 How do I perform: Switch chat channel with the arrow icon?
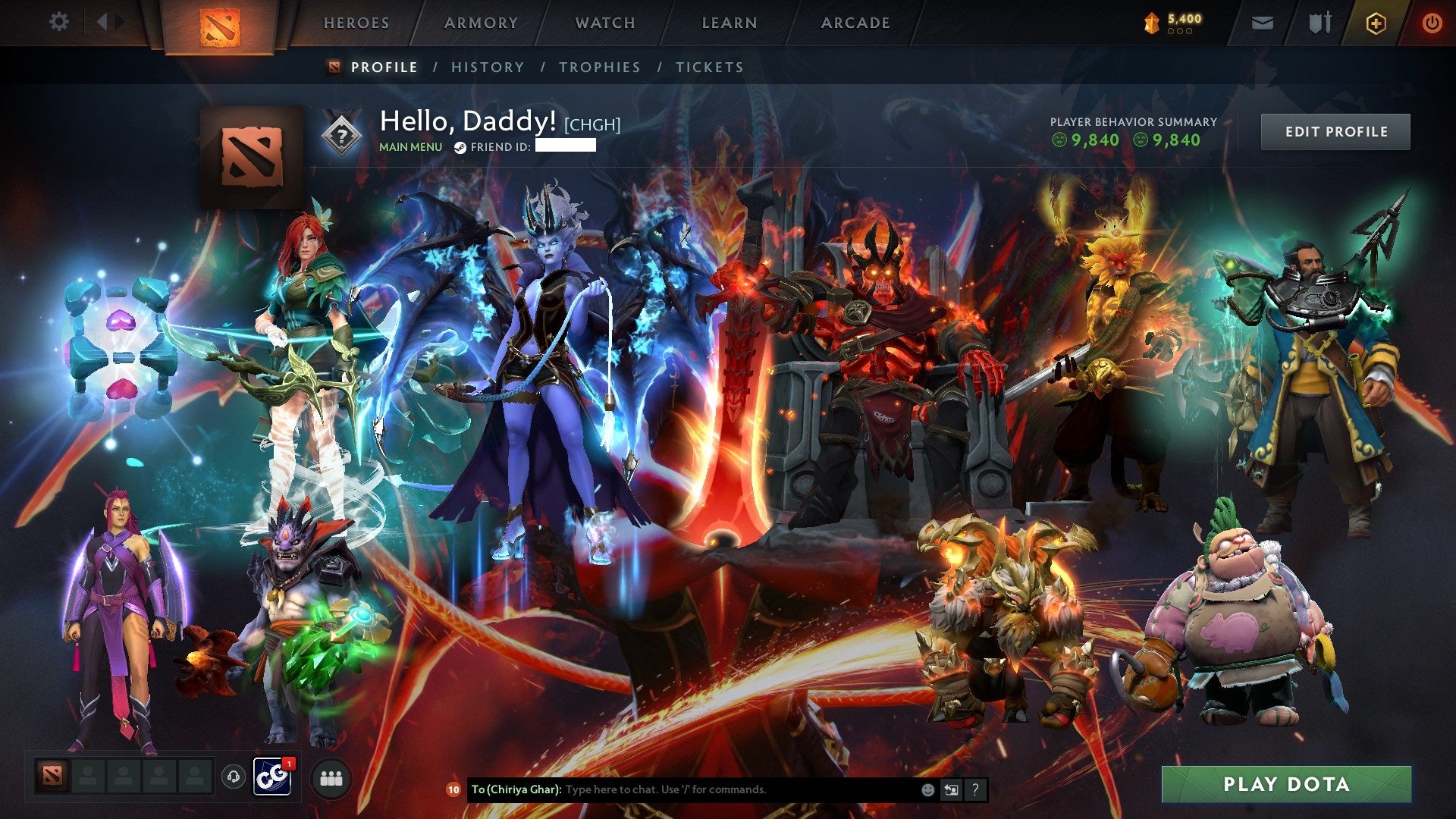tap(951, 789)
